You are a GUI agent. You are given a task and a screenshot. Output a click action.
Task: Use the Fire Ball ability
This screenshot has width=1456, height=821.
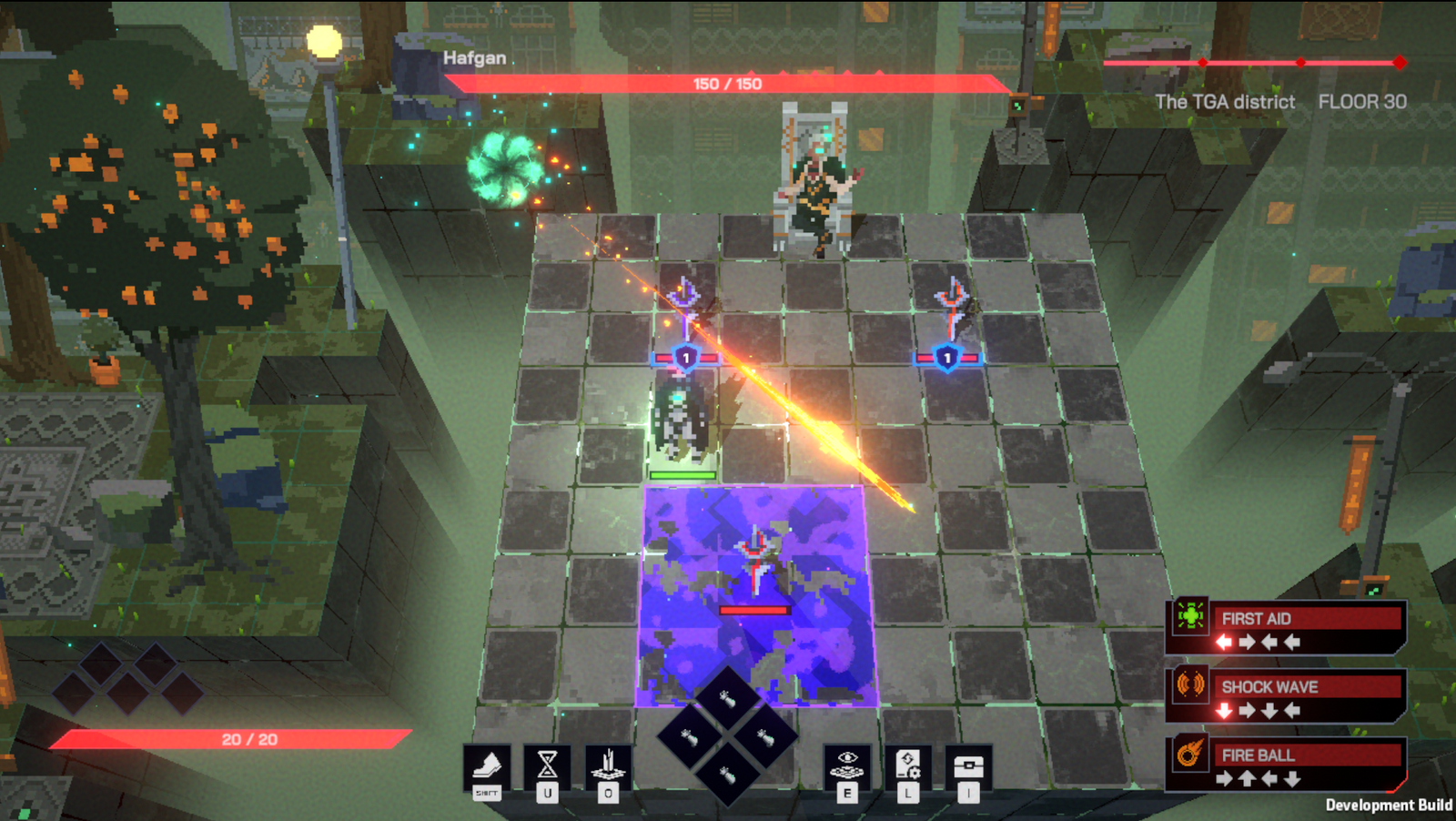1285,764
